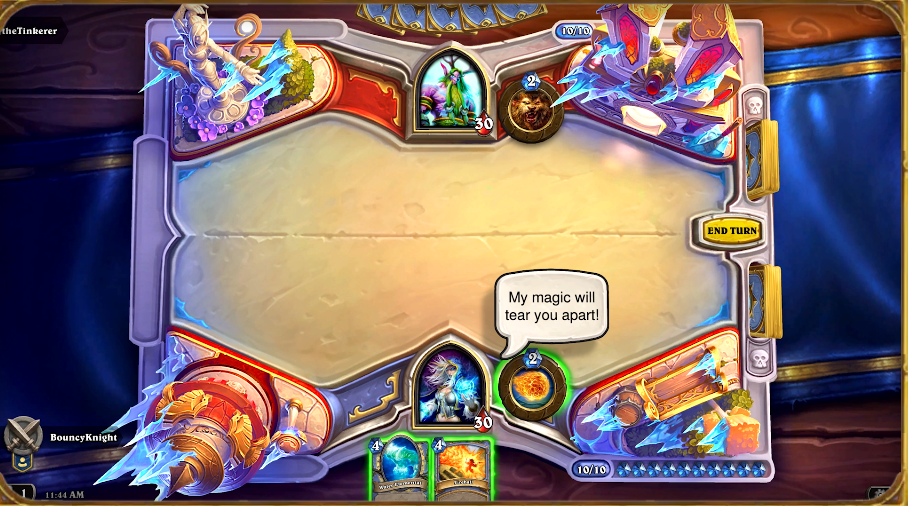Click the End Turn button
The height and width of the screenshot is (506, 908).
pos(731,231)
